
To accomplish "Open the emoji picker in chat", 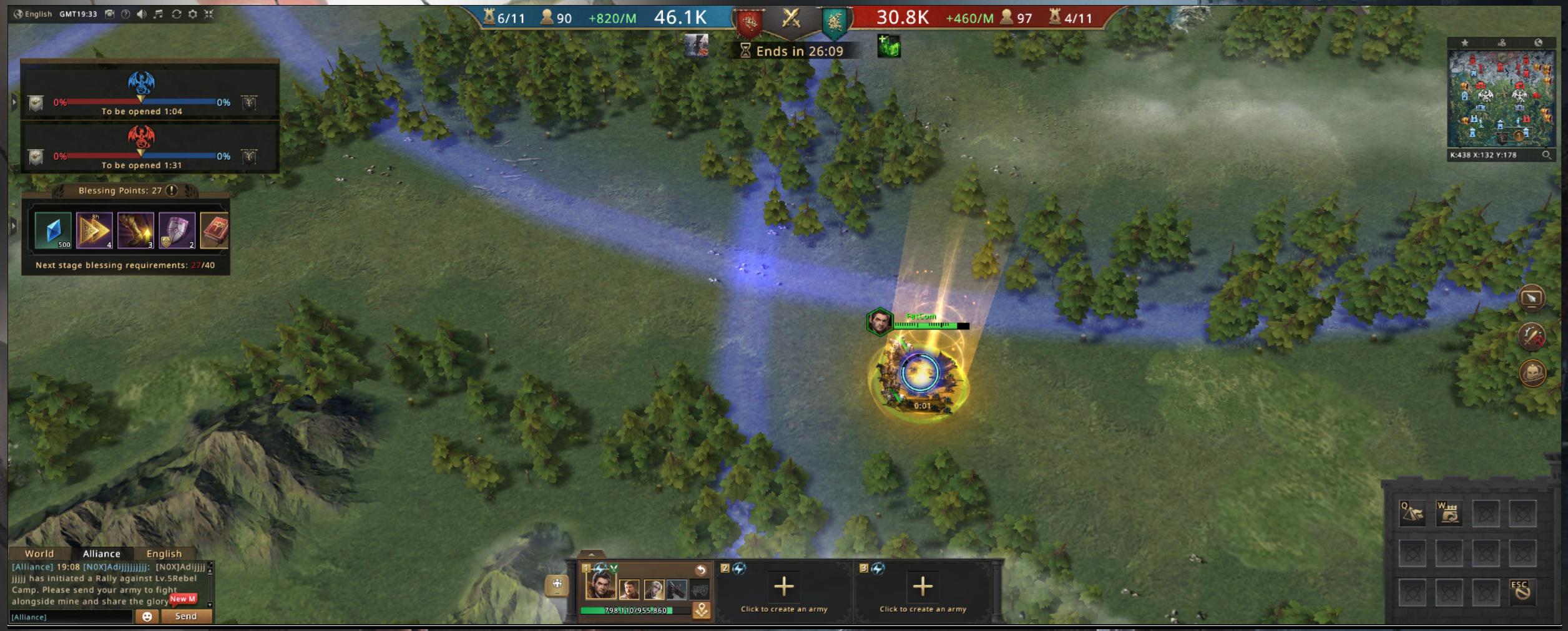I will (147, 617).
